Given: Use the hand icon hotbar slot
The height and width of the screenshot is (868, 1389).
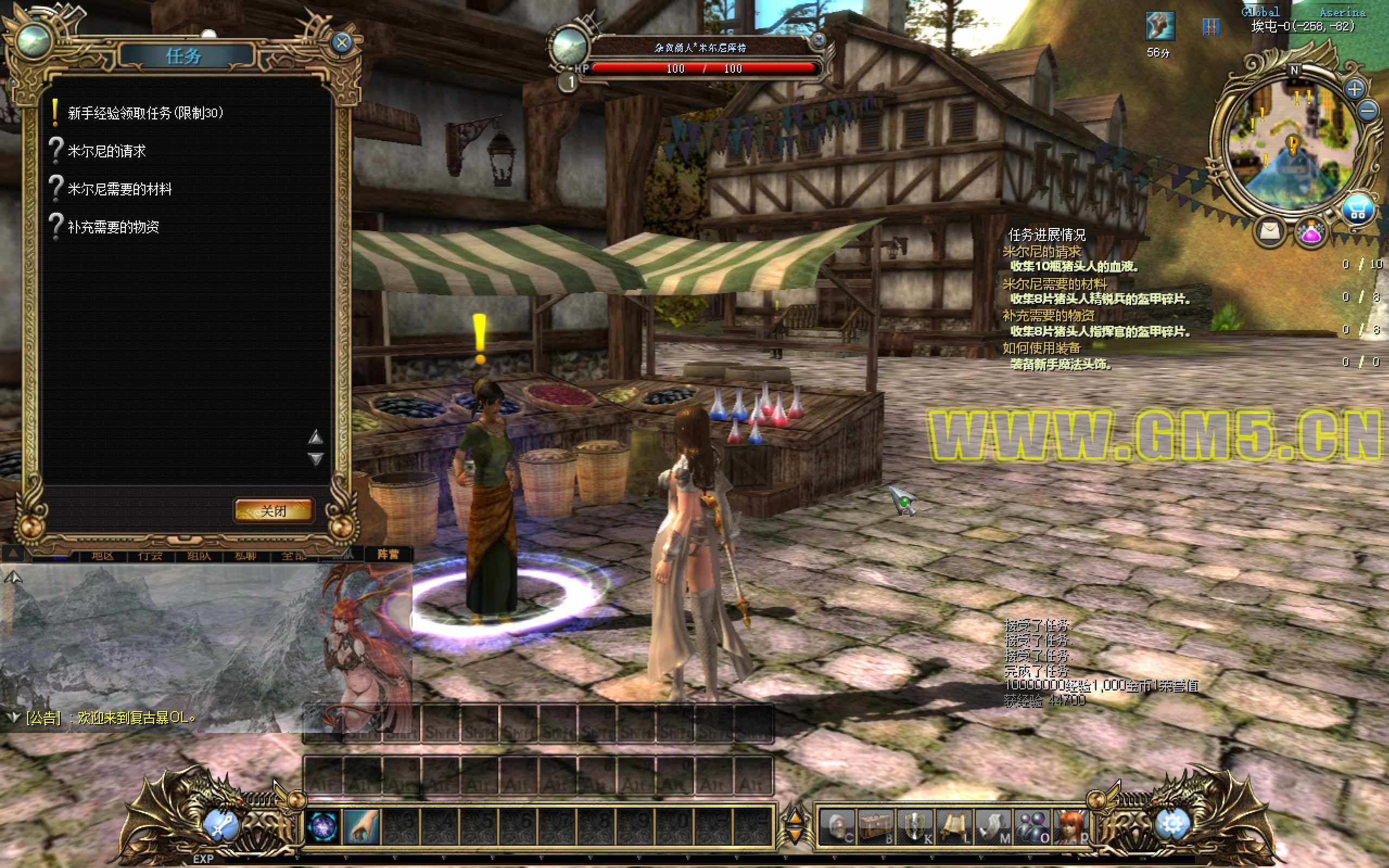Looking at the screenshot, I should point(361,827).
